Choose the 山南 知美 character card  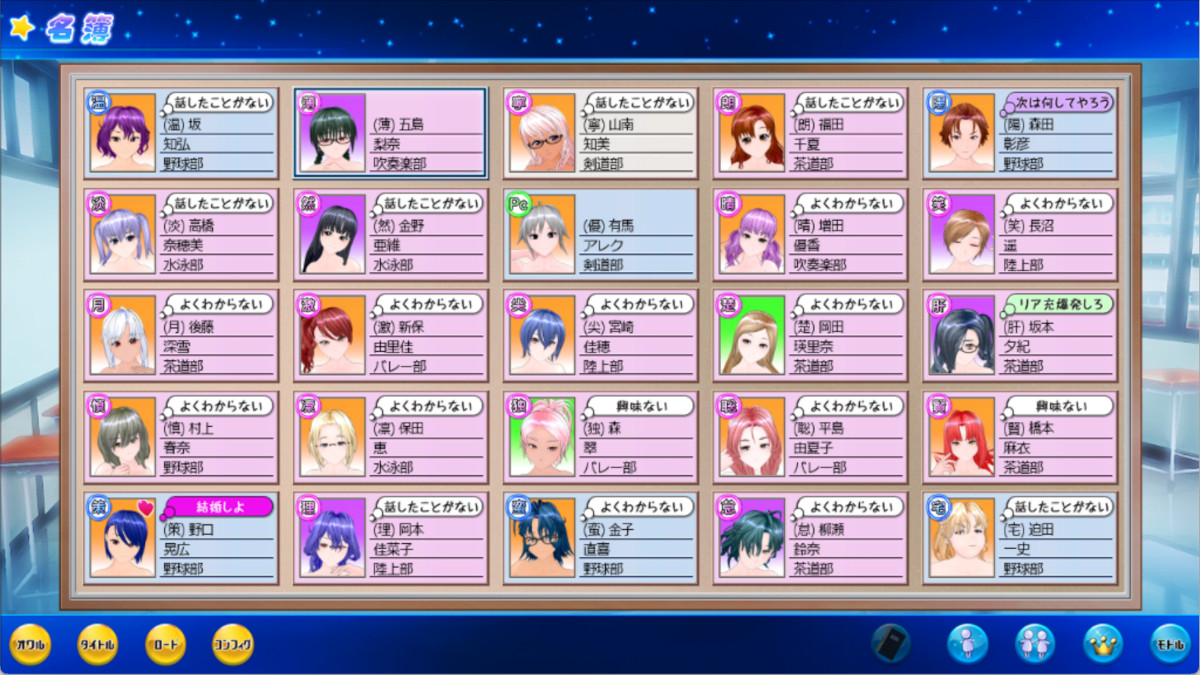(600, 133)
